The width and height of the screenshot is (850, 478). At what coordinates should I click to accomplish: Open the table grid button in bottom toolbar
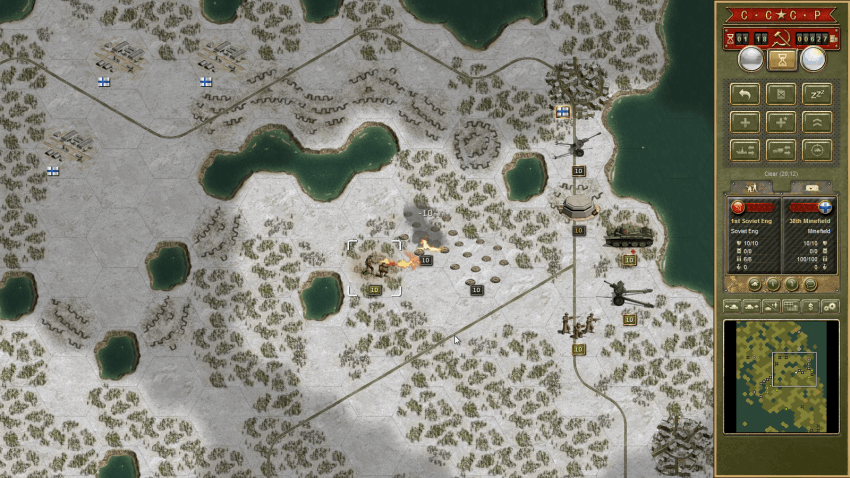790,305
